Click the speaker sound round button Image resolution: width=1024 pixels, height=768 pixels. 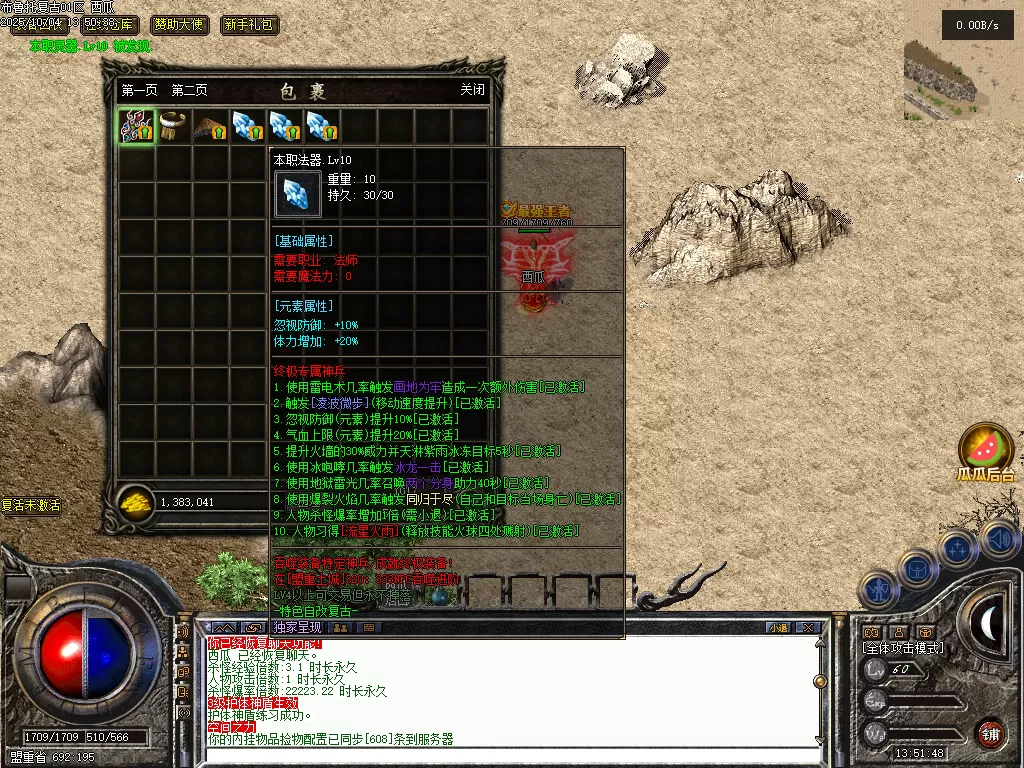(x=999, y=540)
